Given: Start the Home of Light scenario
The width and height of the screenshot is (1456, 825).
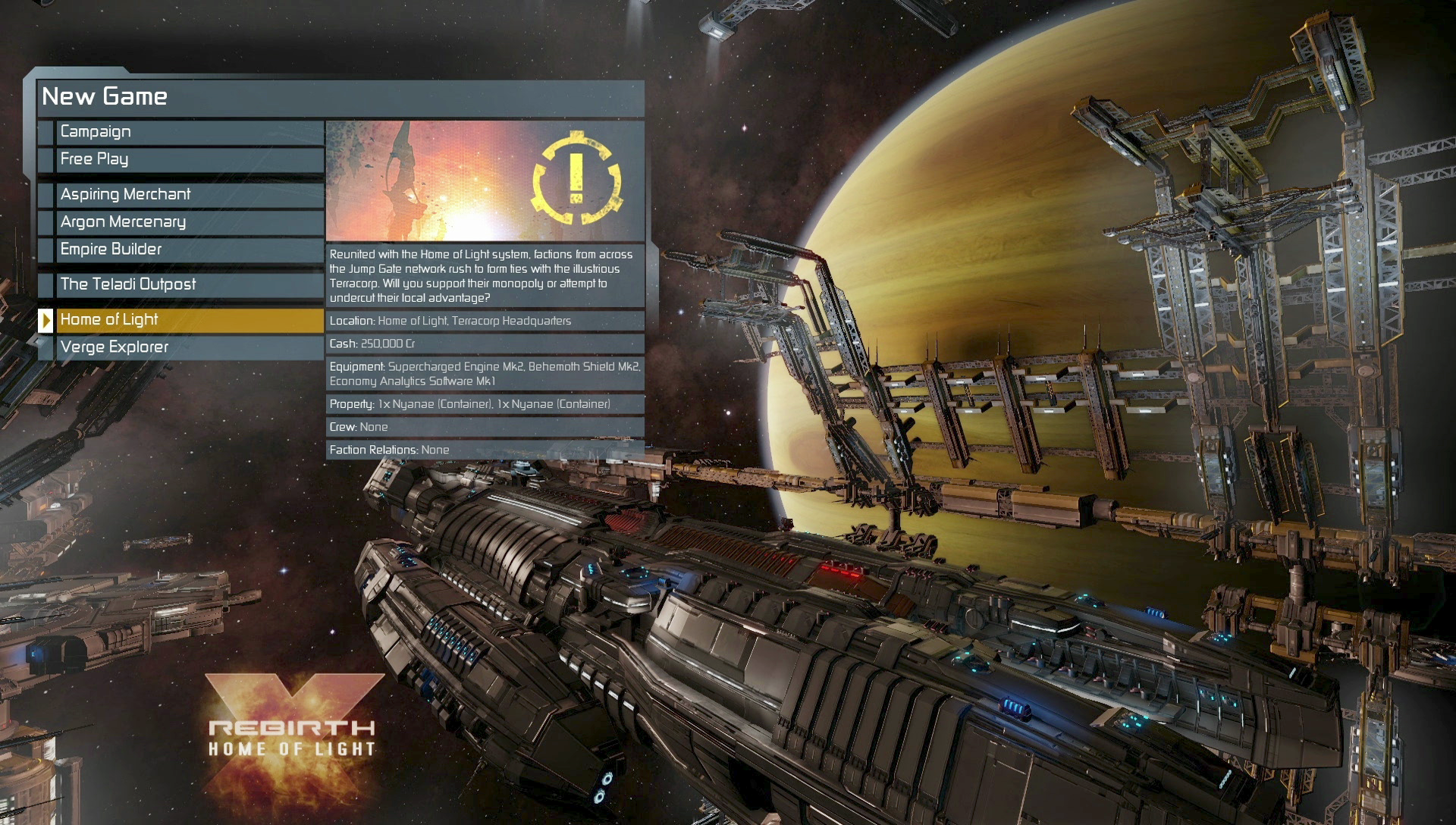Looking at the screenshot, I should [x=190, y=320].
